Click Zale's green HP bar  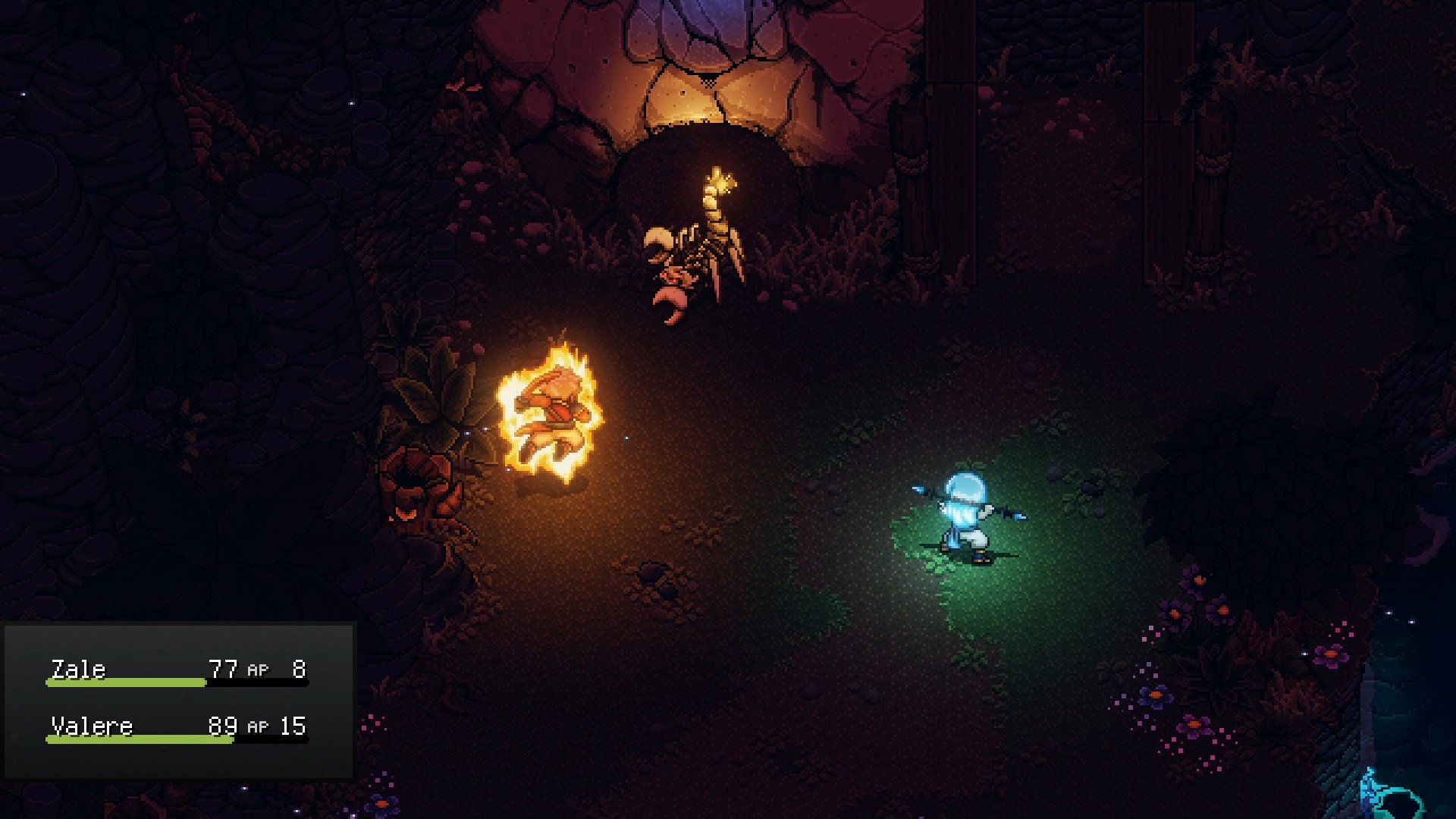[125, 682]
